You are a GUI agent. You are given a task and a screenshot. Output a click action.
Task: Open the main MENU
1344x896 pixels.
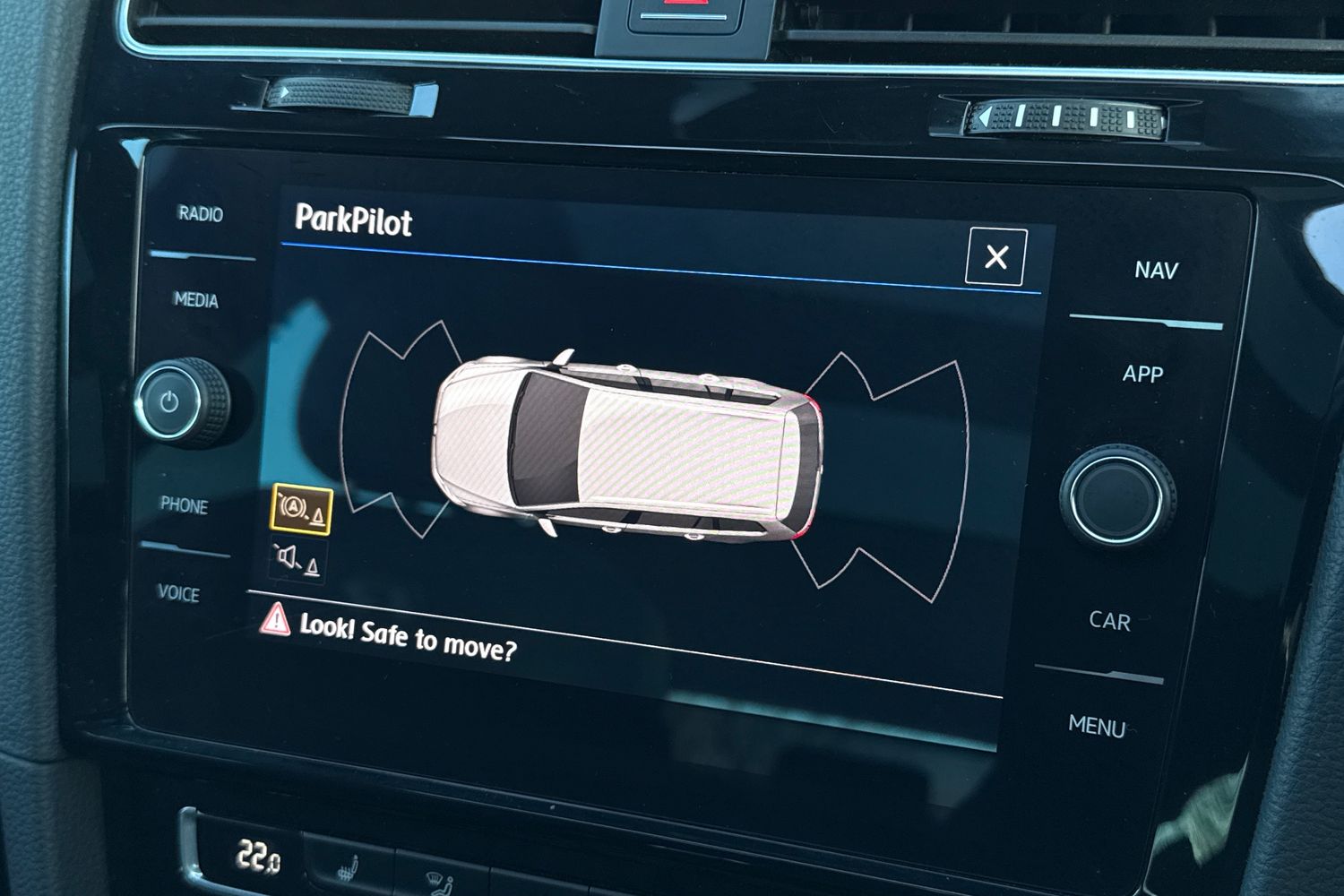(1097, 726)
